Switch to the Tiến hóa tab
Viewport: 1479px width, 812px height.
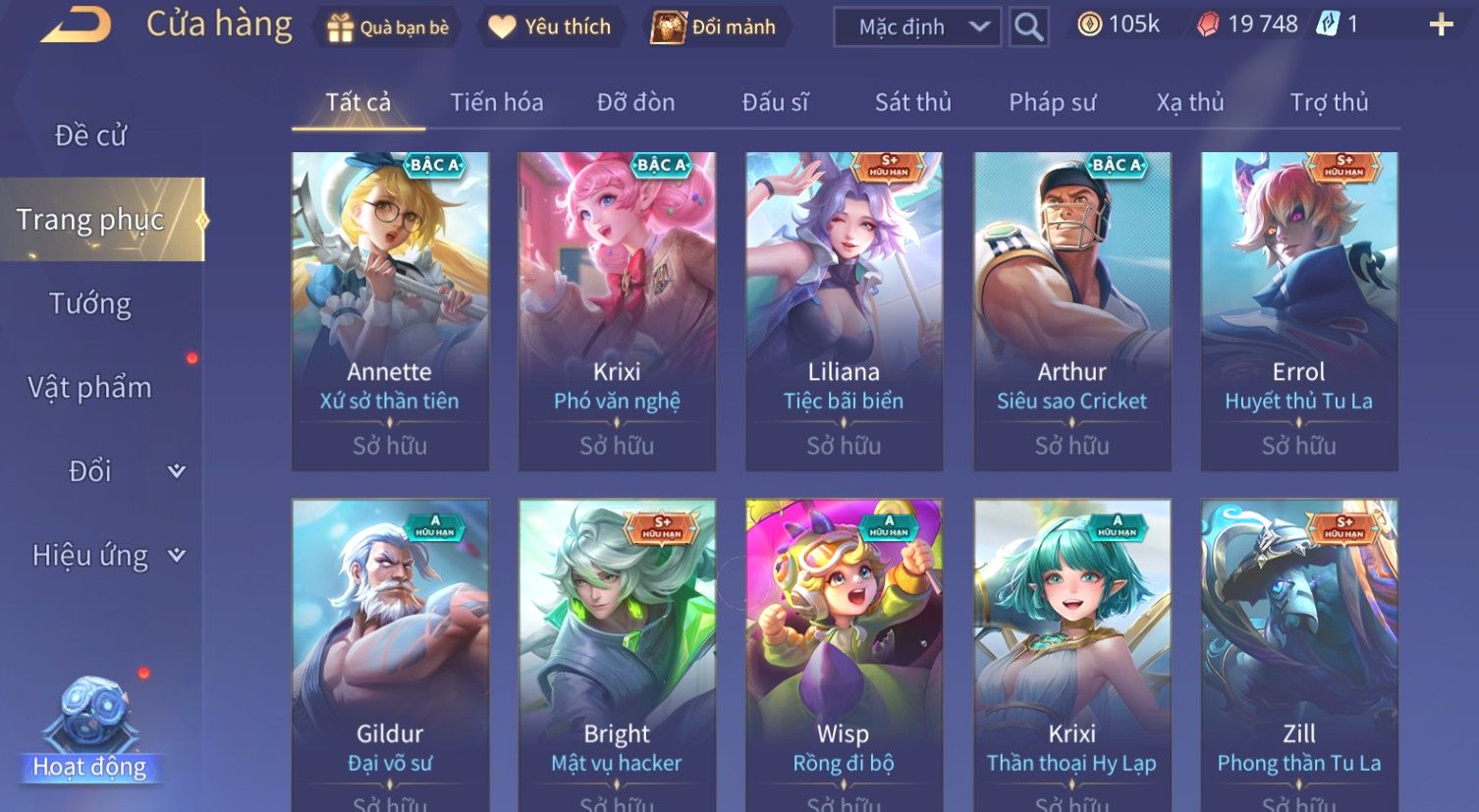(496, 102)
